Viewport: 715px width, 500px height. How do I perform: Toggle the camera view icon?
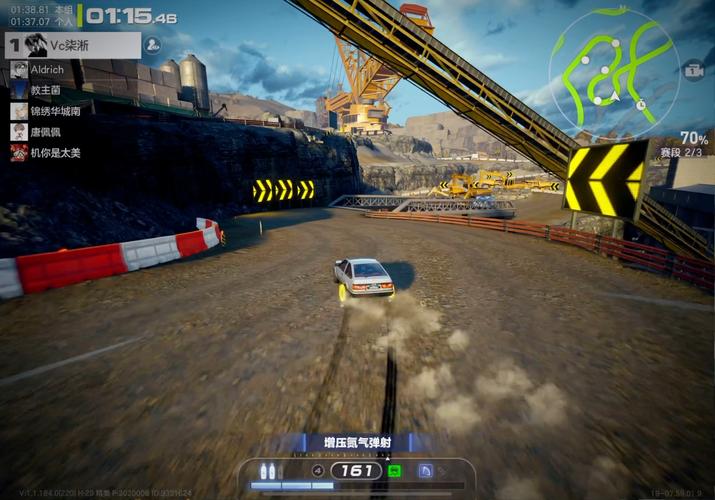[x=693, y=71]
